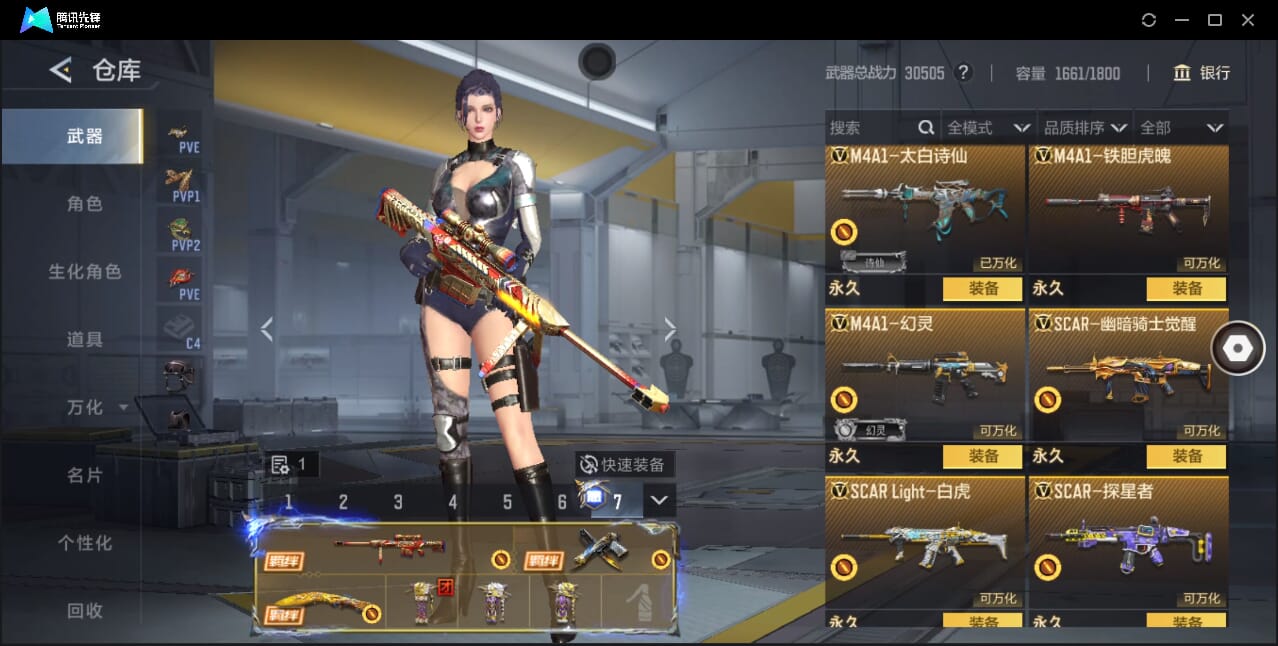The height and width of the screenshot is (646, 1278).
Task: Switch to the 角色 tab
Action: pyautogui.click(x=85, y=204)
